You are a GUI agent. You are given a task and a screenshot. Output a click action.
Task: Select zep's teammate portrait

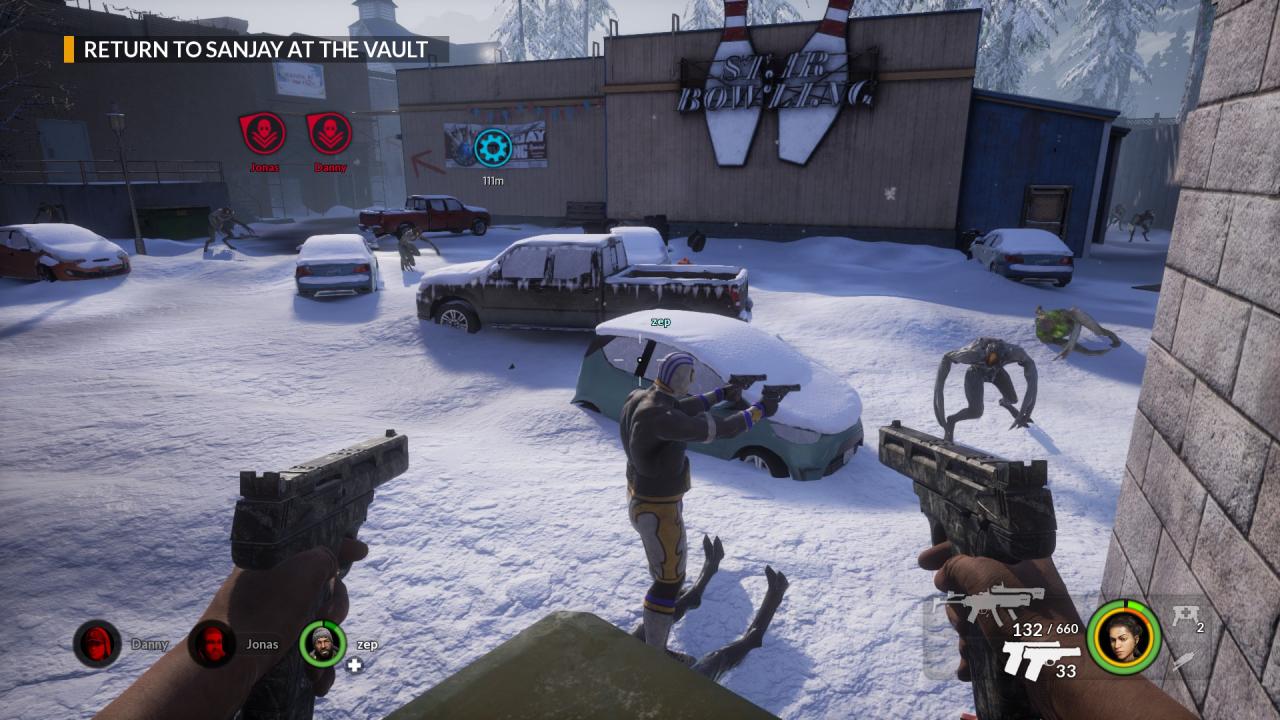323,643
